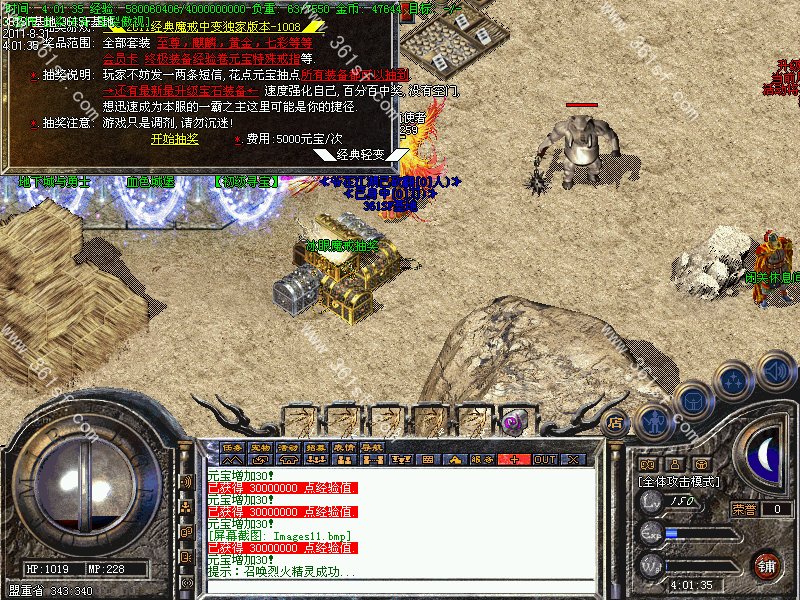Open the 招募 recruit tab
The width and height of the screenshot is (800, 600).
(317, 447)
